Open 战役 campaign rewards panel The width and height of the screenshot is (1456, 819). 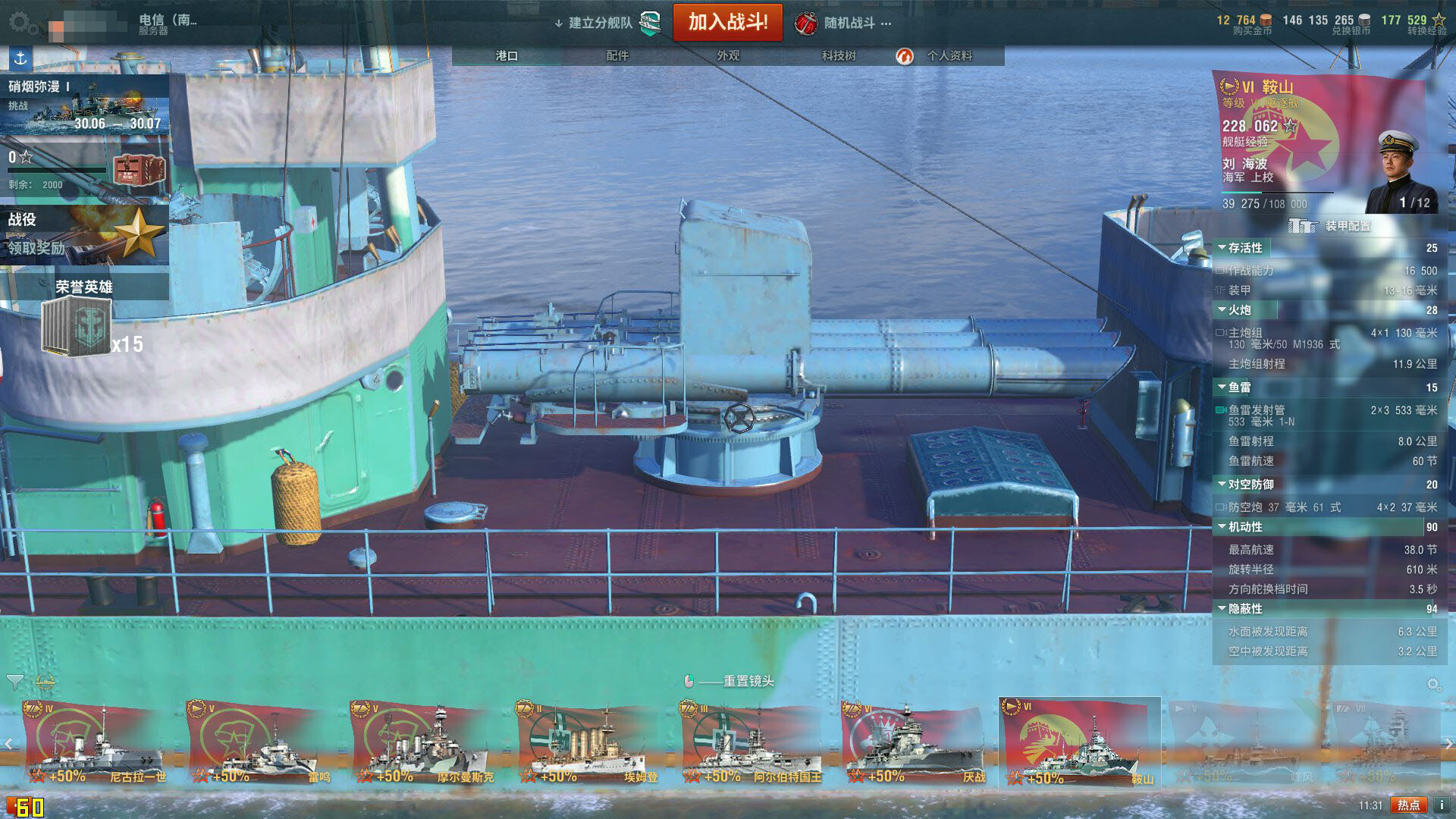coord(84,234)
